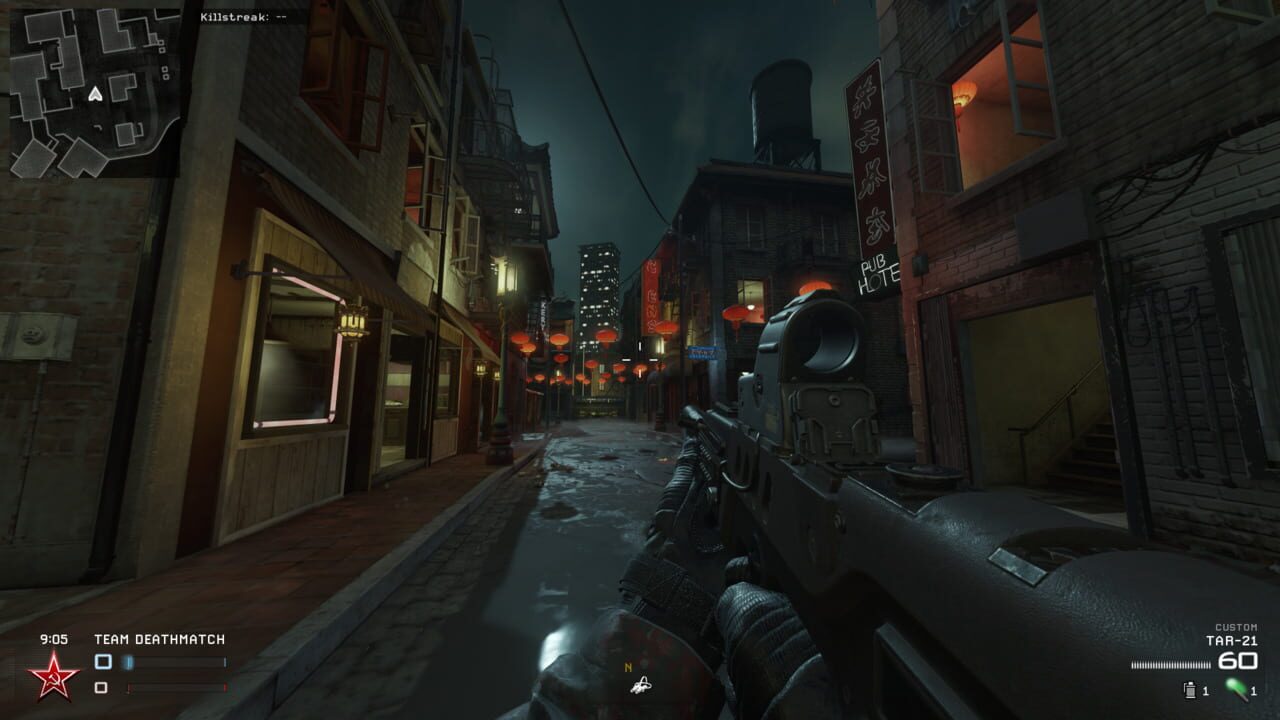This screenshot has width=1280, height=720.
Task: Select the frag grenade icon
Action: tap(1190, 690)
